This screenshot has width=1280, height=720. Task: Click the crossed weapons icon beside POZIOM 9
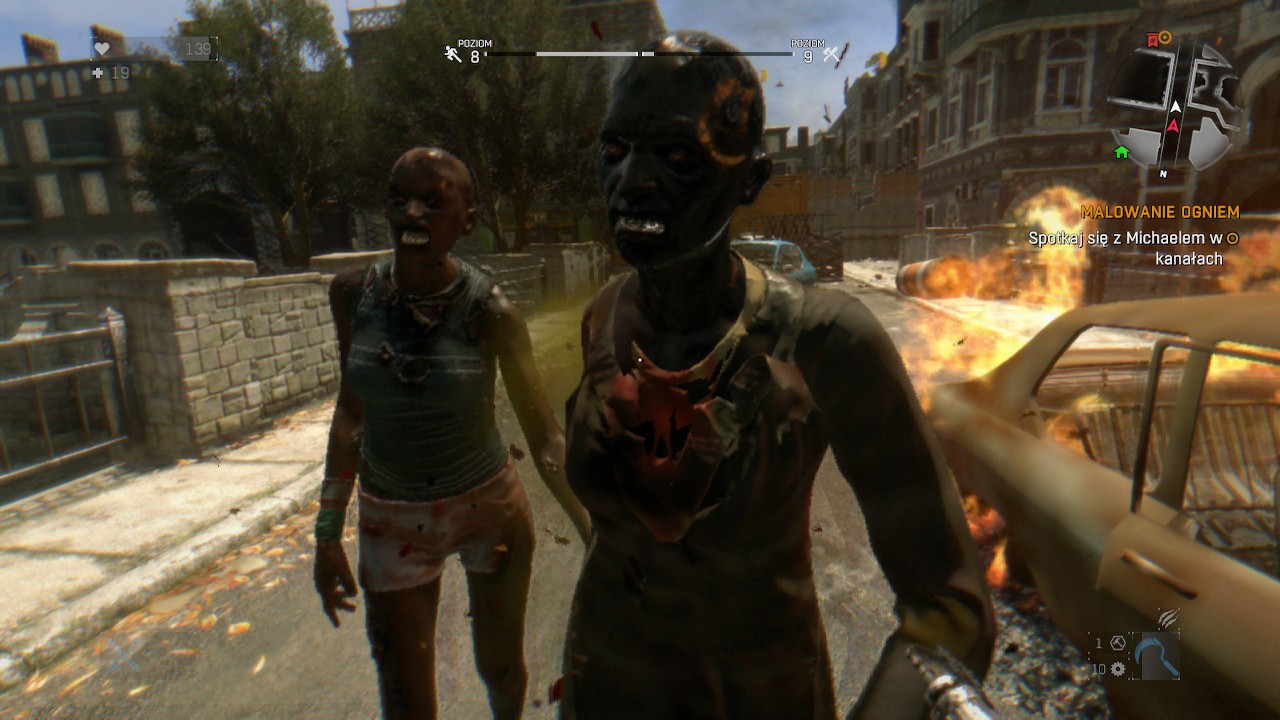coord(831,55)
